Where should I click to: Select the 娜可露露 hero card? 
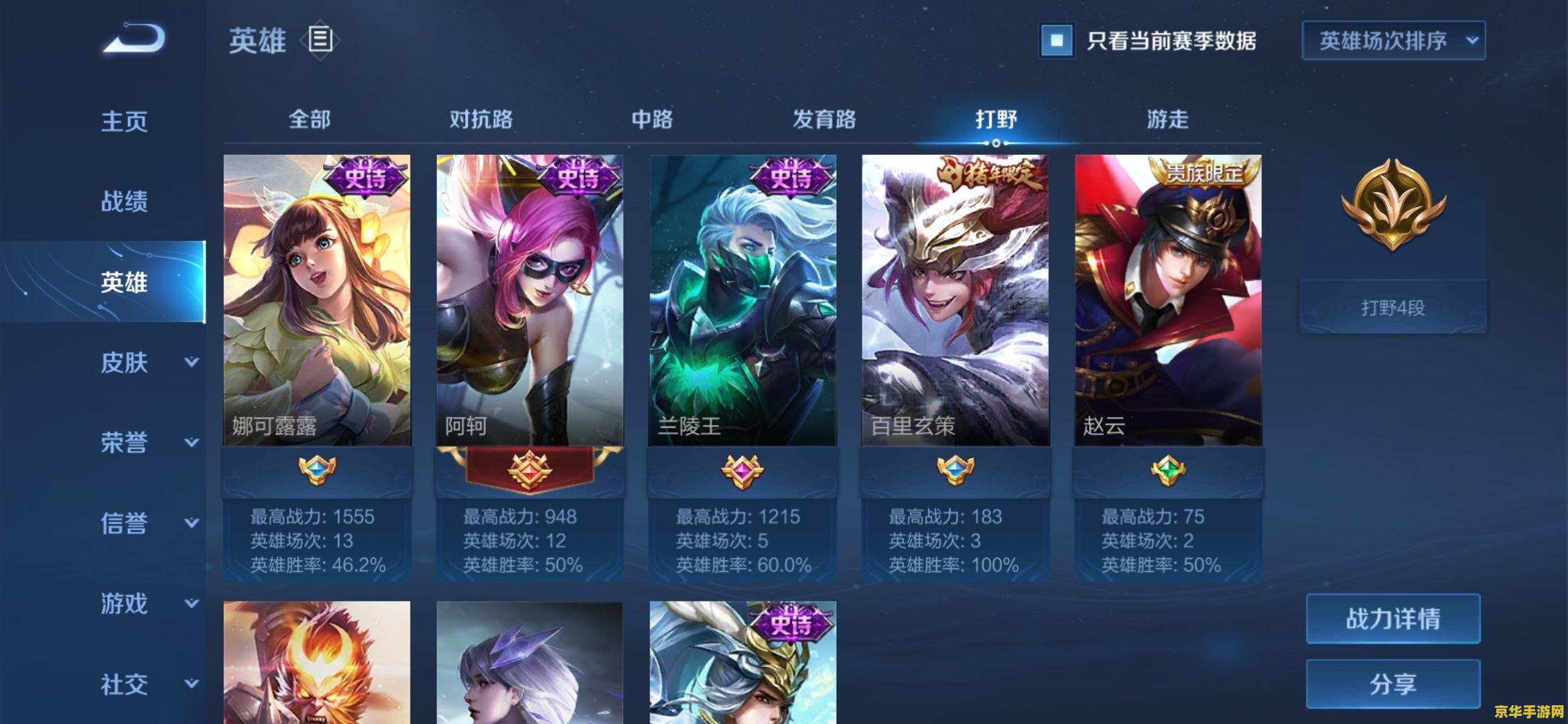click(x=317, y=300)
